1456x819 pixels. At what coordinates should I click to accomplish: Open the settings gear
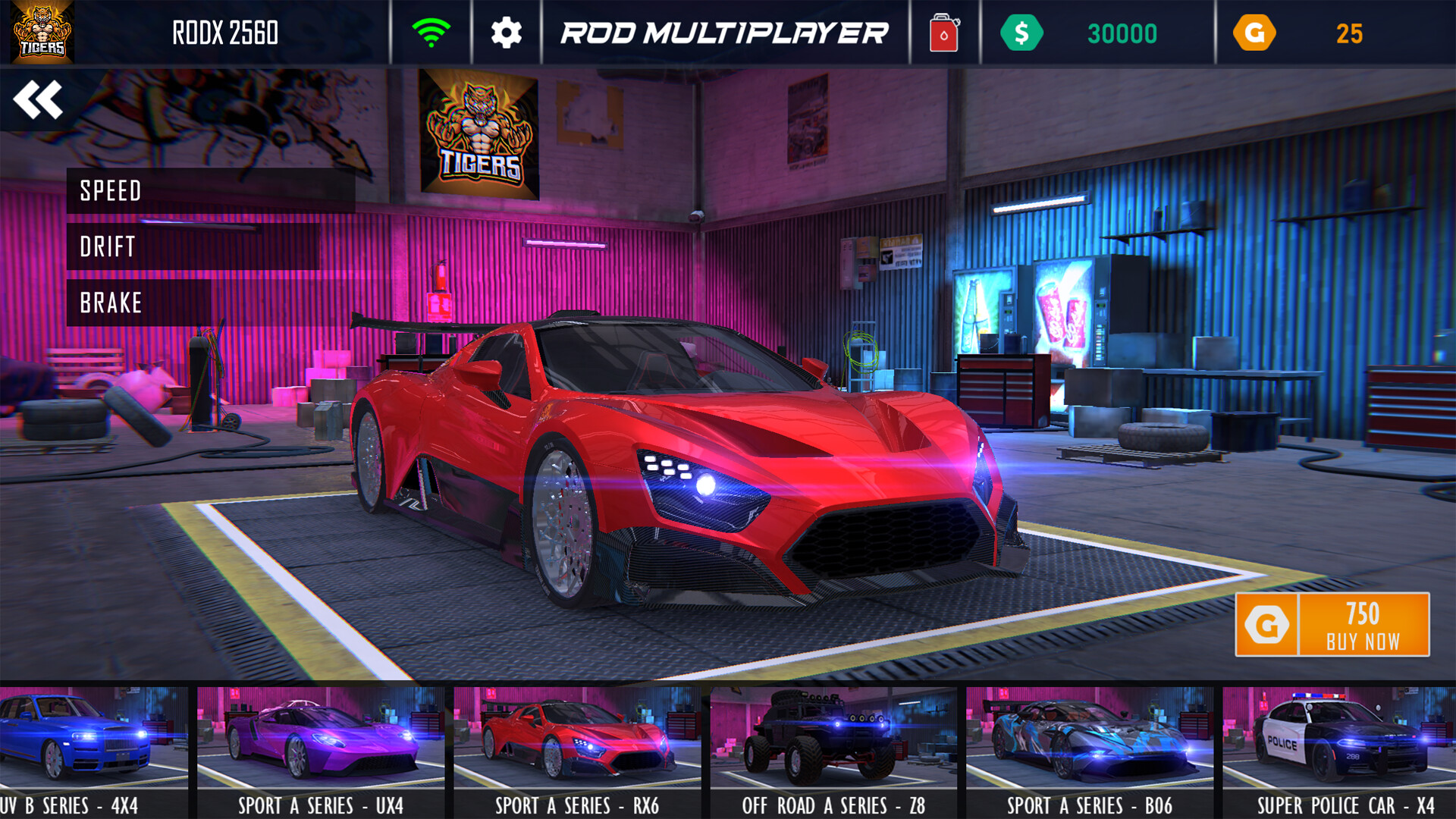[506, 33]
